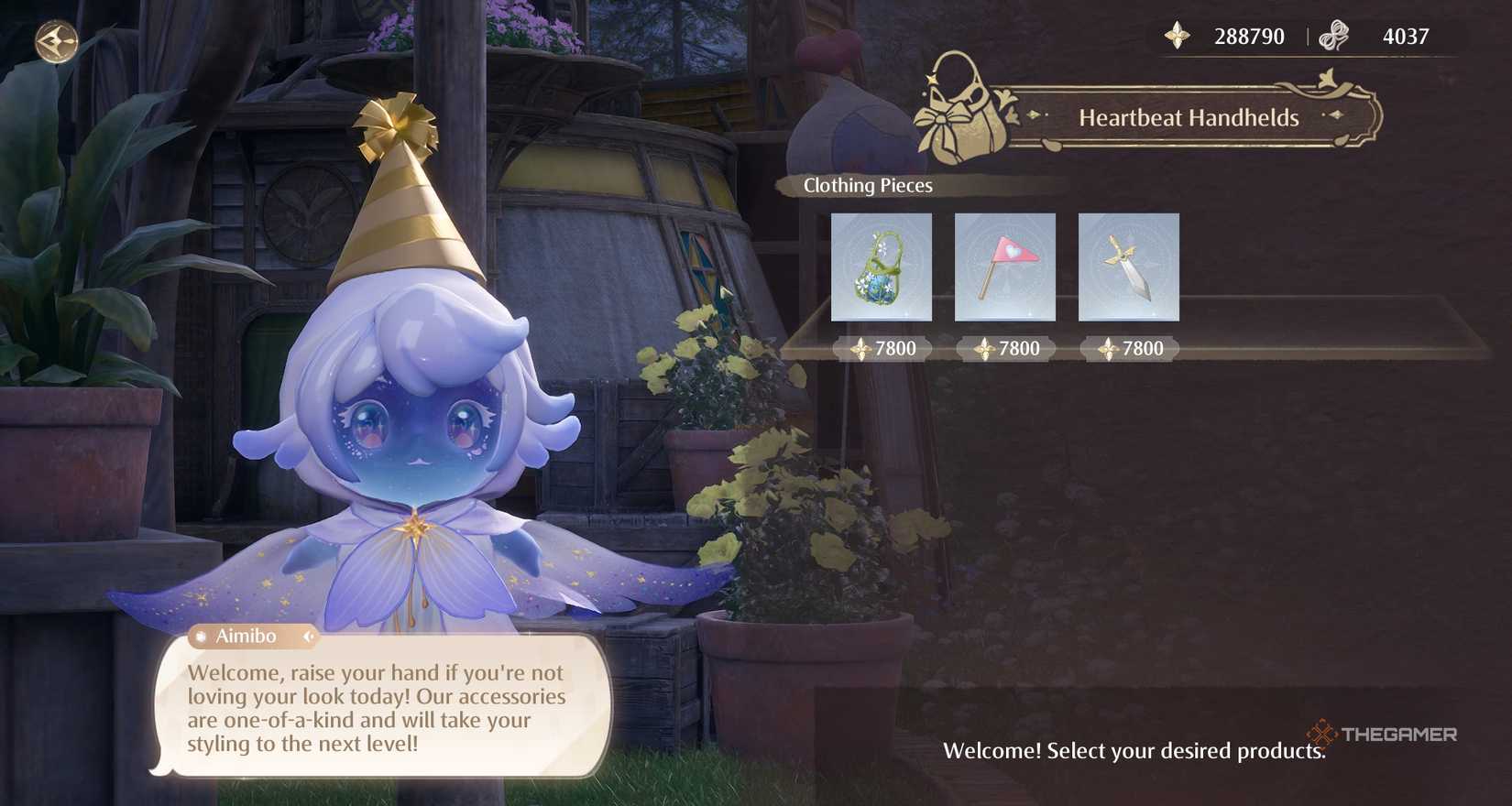Click the Heartbeat Handhelds title banner
The width and height of the screenshot is (1512, 806).
[1189, 117]
